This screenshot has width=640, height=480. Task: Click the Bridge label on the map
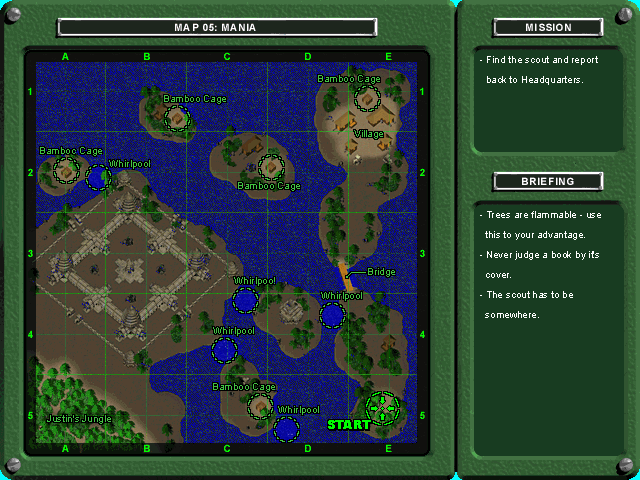(x=381, y=272)
